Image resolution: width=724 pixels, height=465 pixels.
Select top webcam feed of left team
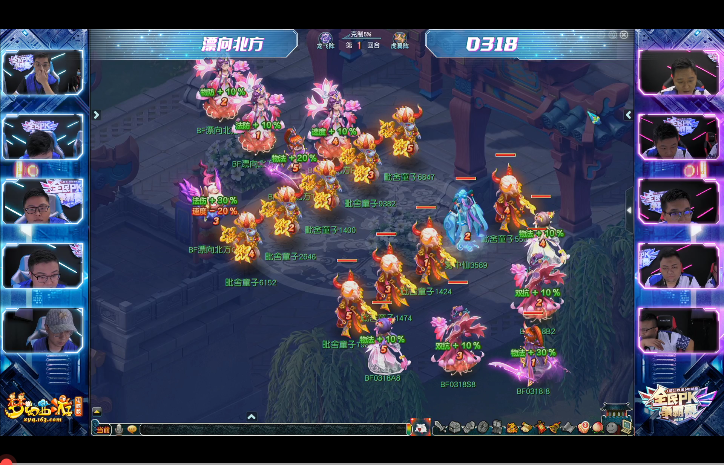tap(43, 72)
